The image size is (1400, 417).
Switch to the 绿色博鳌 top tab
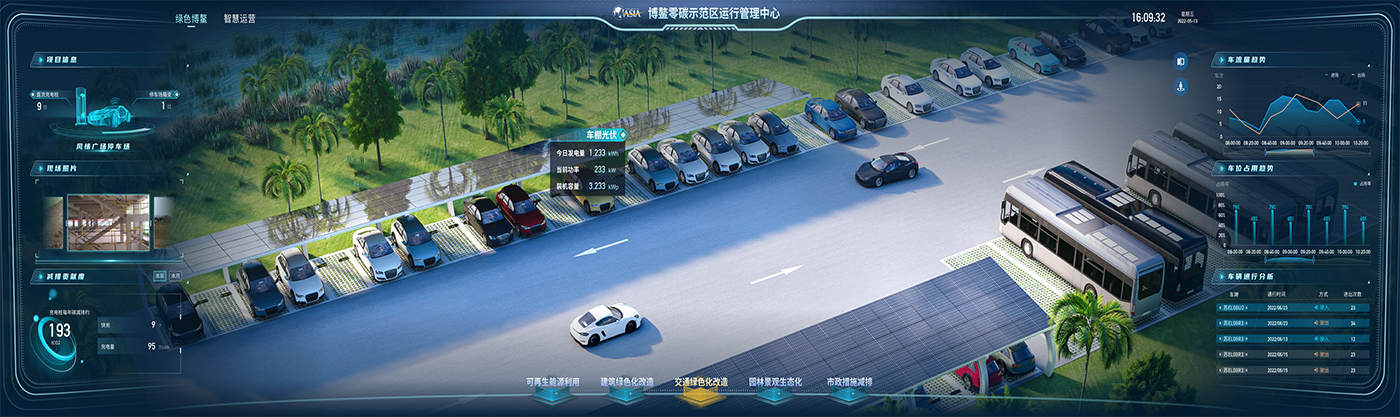pyautogui.click(x=190, y=18)
